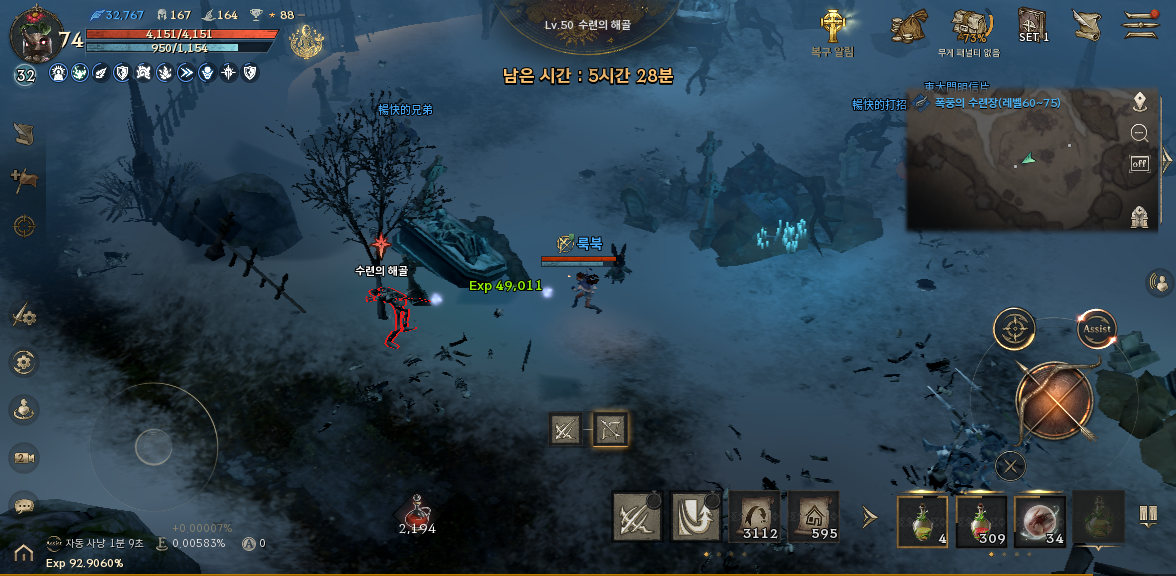This screenshot has height=576, width=1176.
Task: Open the coin sack bag icon
Action: (911, 24)
